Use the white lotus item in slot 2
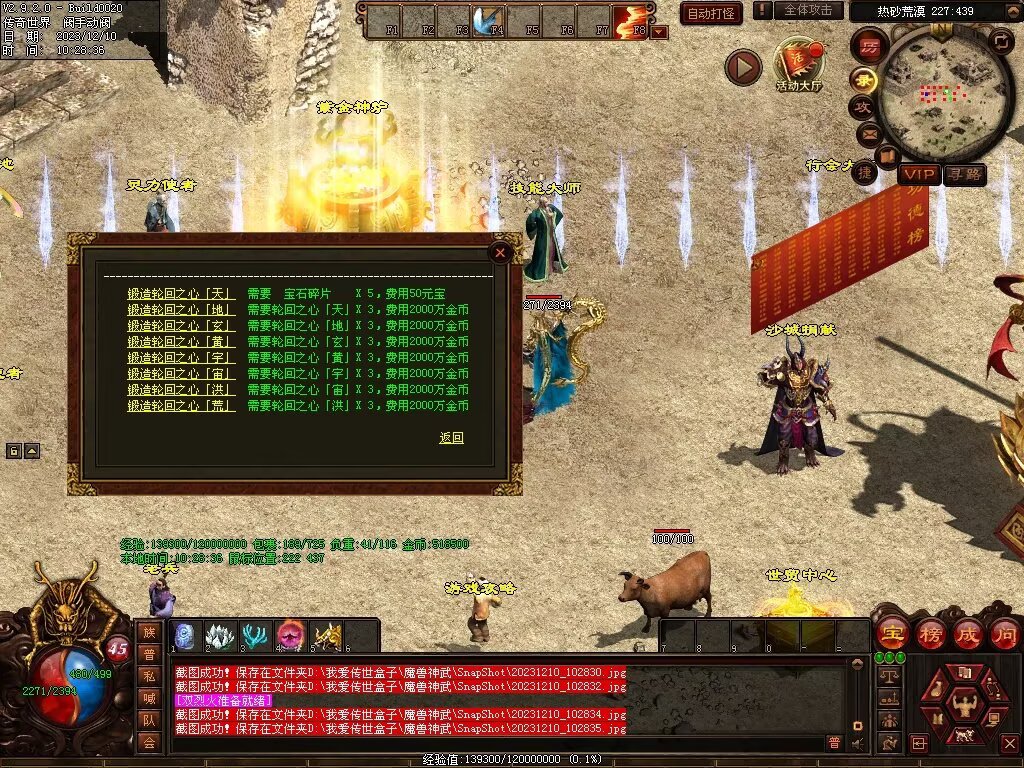 coord(219,636)
